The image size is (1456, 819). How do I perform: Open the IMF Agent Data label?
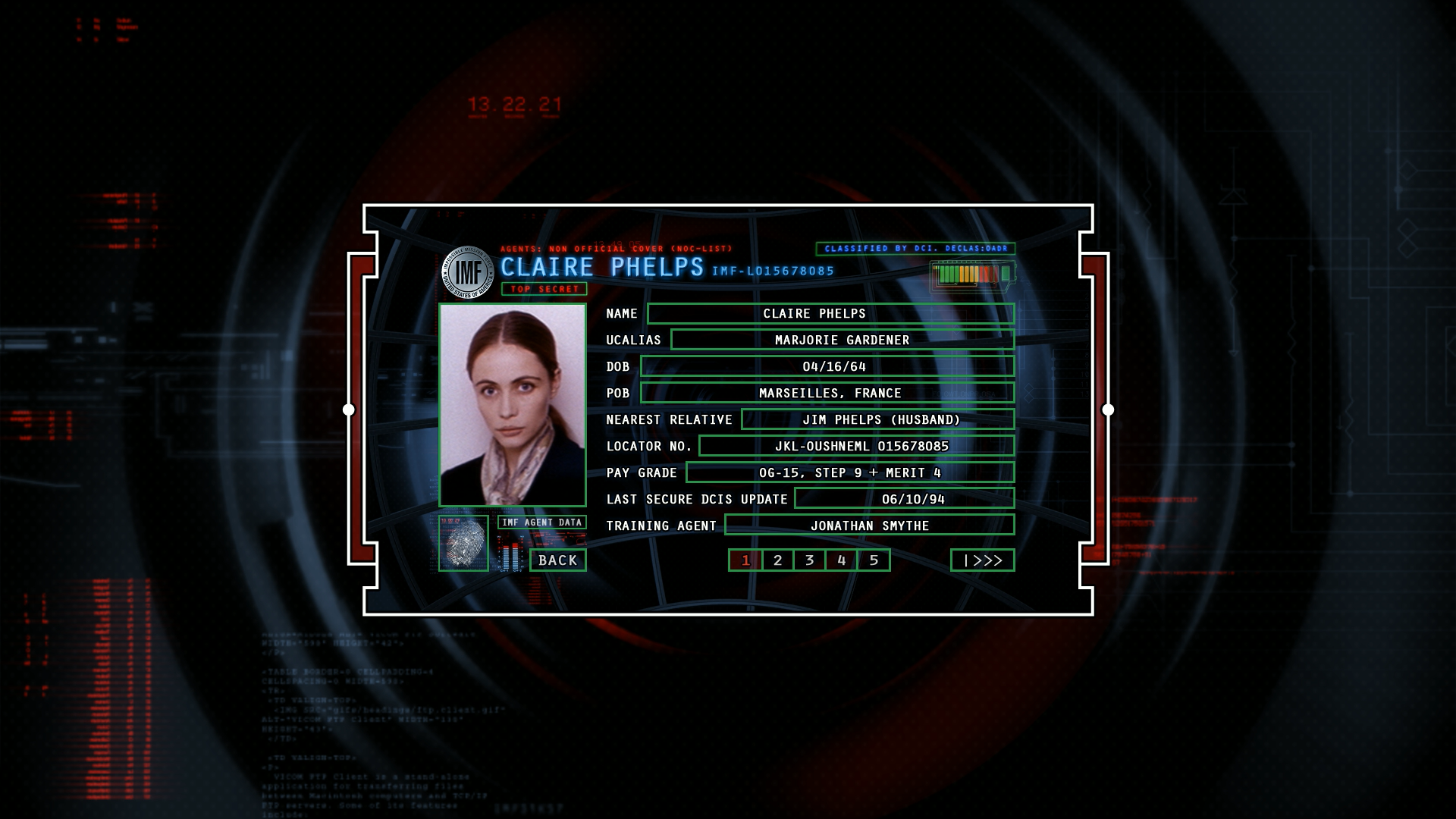[x=541, y=522]
